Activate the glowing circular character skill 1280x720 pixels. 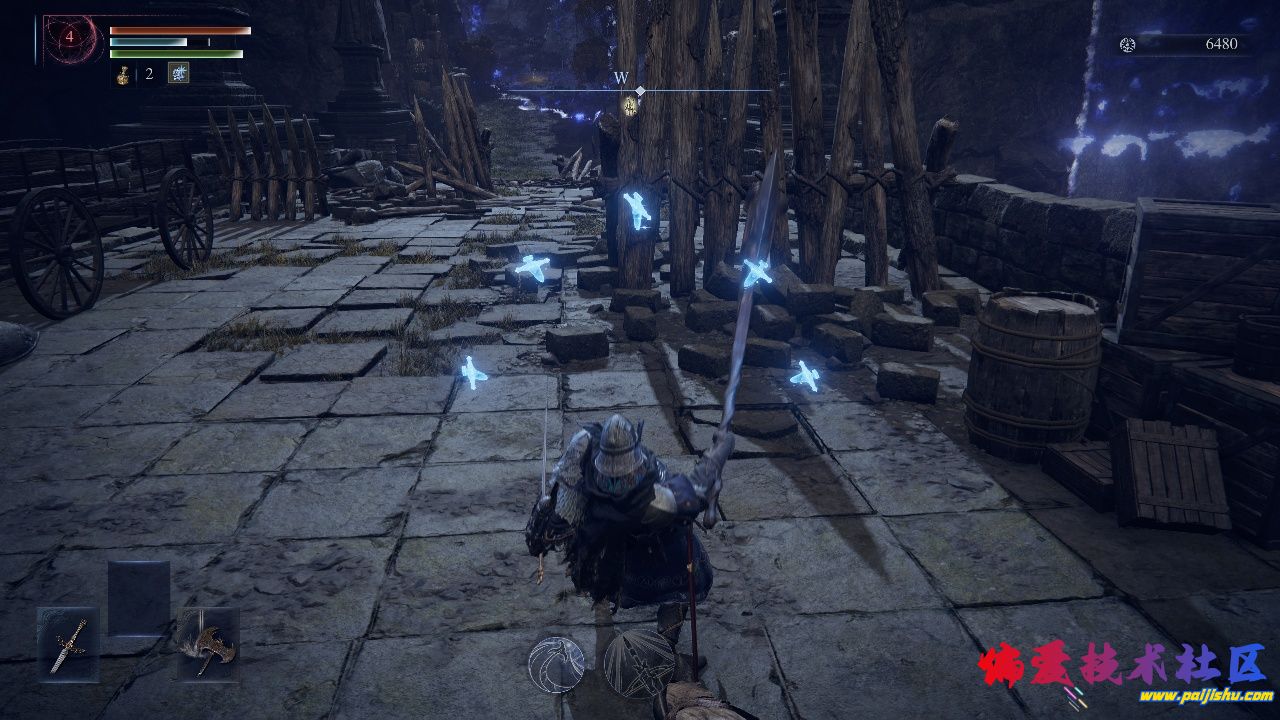click(556, 664)
